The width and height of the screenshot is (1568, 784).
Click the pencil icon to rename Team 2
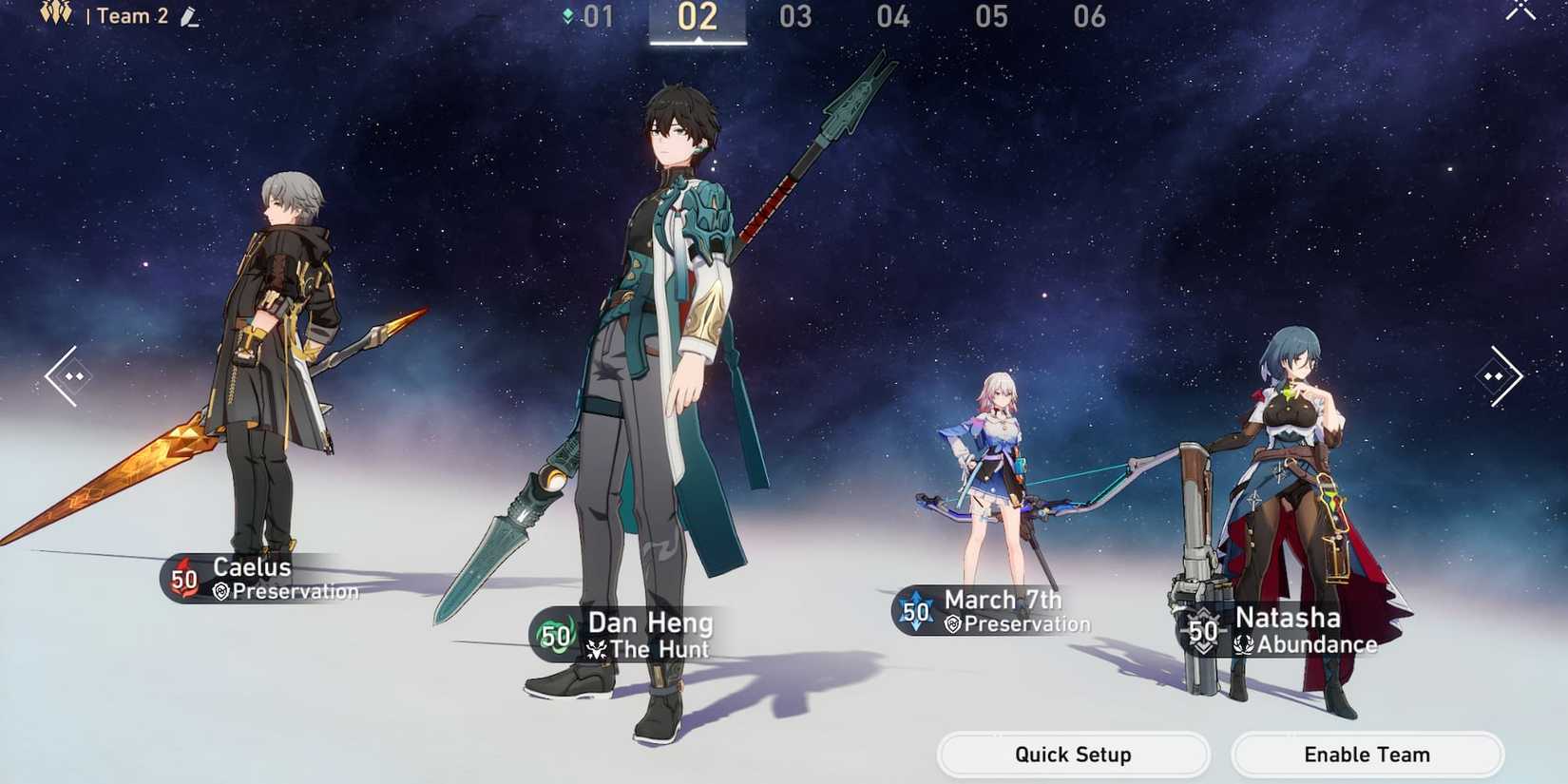(x=187, y=15)
